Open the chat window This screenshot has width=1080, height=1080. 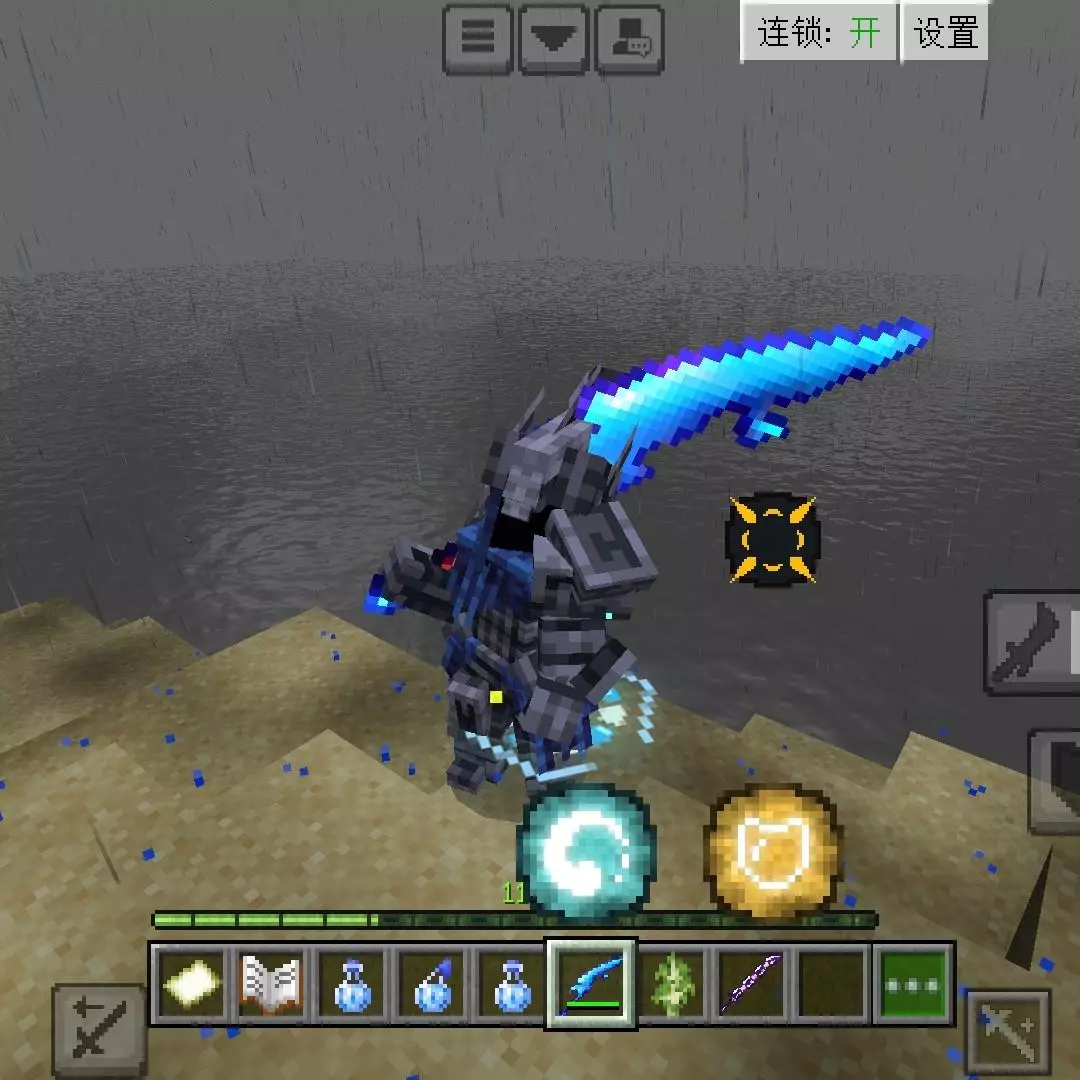tap(629, 38)
